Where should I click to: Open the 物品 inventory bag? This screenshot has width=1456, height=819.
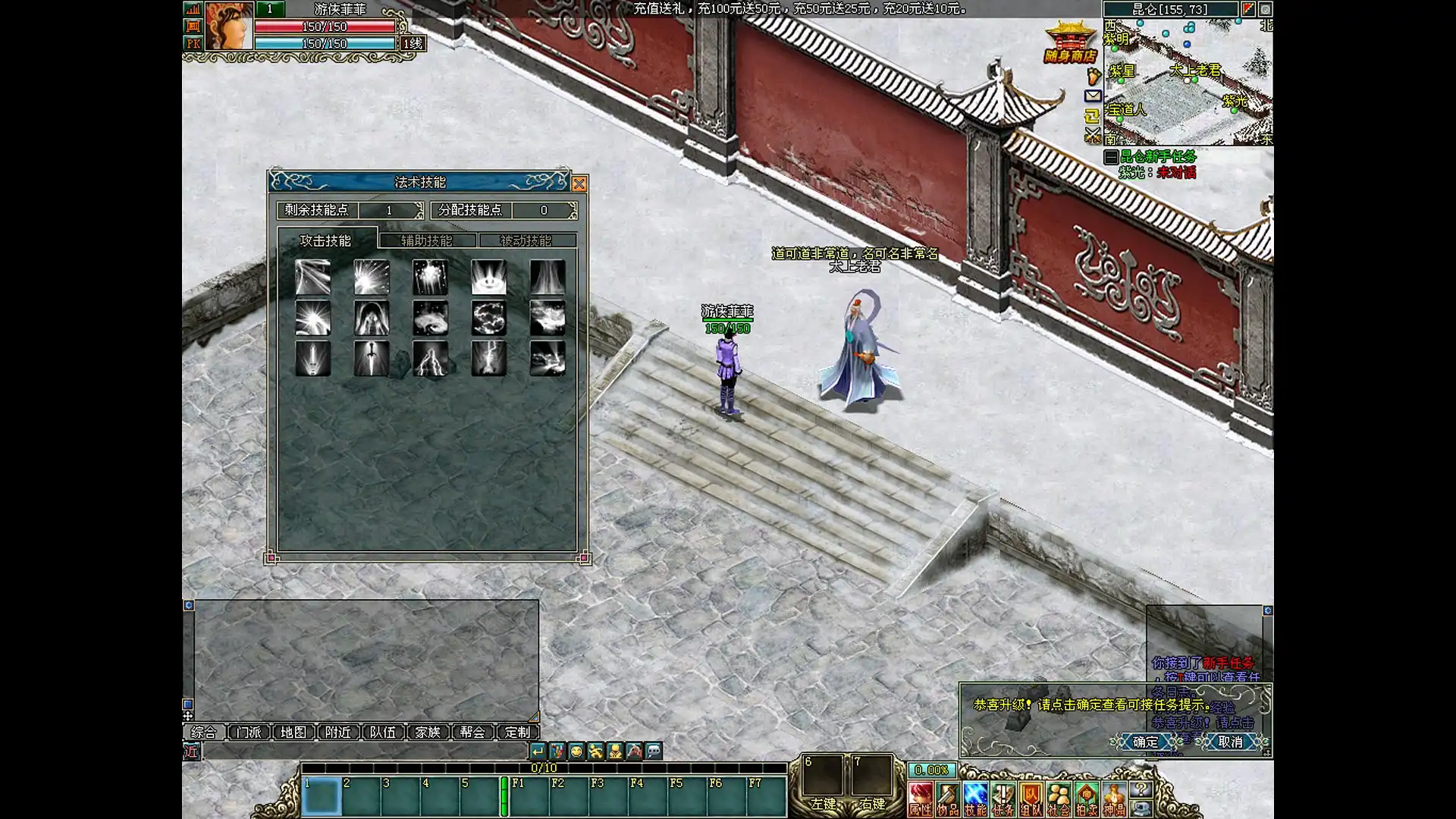[948, 799]
